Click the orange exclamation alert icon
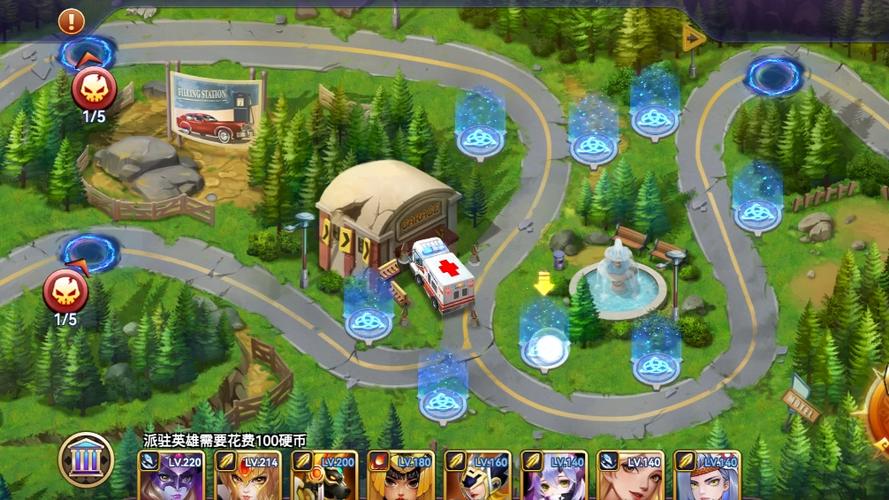Screen dimensions: 889x500 pos(71,21)
